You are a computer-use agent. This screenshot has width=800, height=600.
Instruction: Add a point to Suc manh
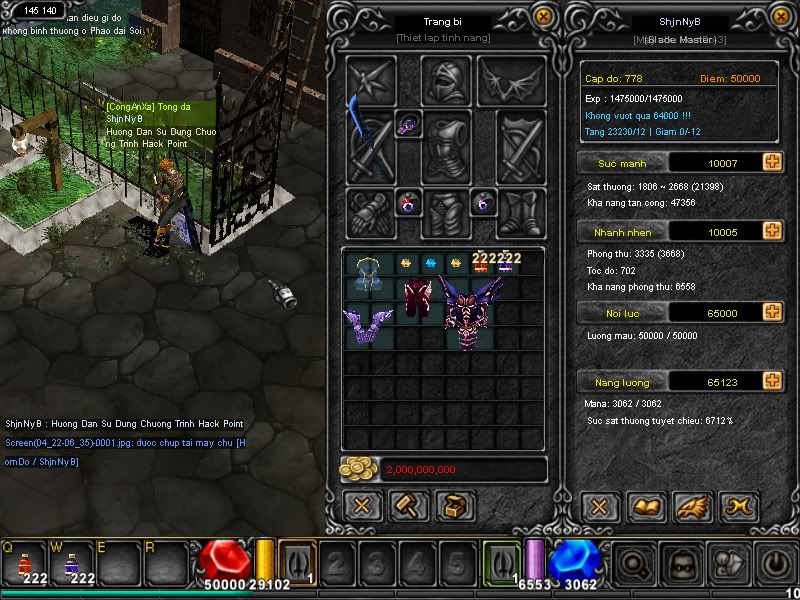pos(772,162)
